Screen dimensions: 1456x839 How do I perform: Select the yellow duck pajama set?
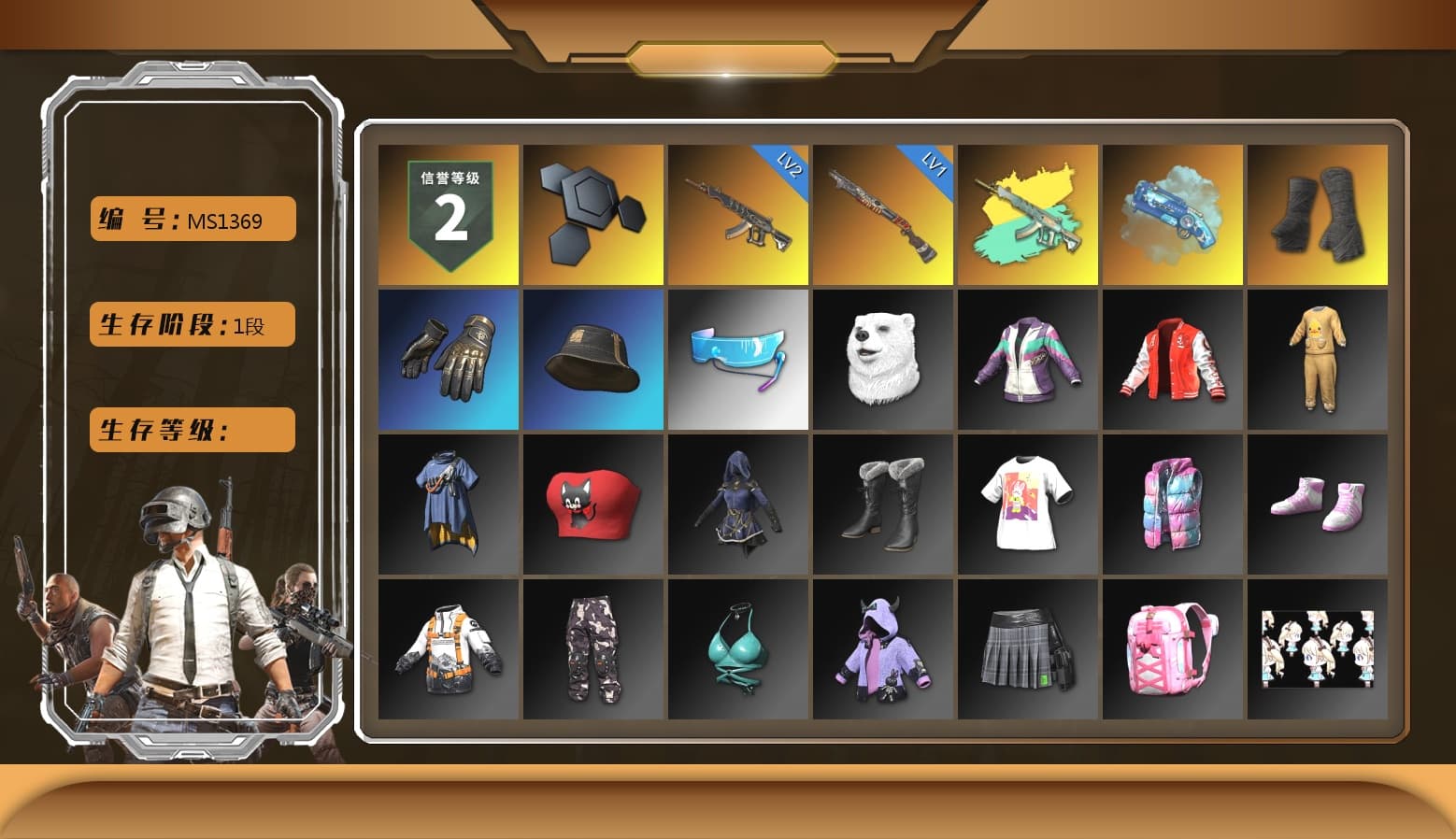click(x=1319, y=360)
